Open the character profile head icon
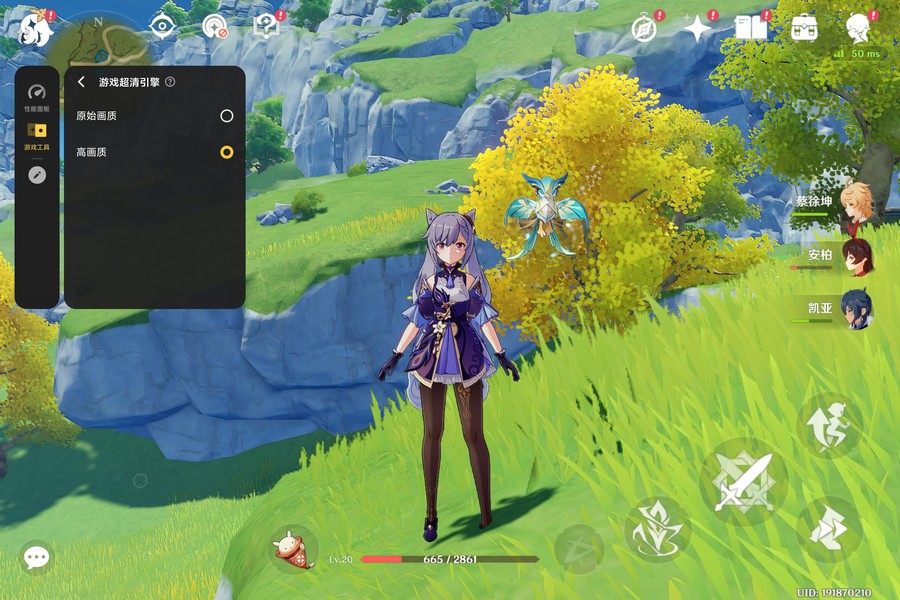 [857, 27]
